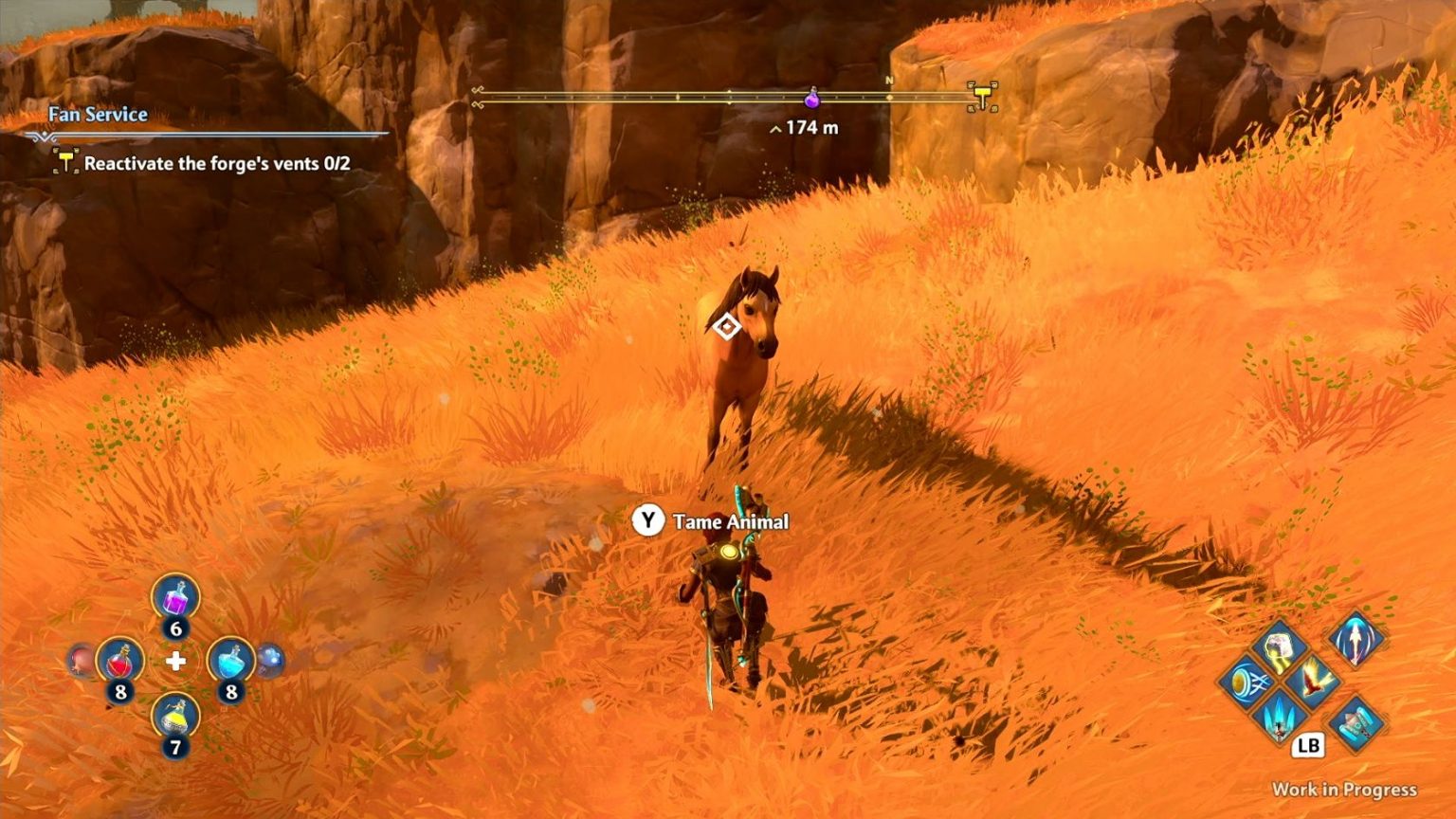Trigger the fiery phoenix bird attack ability
The width and height of the screenshot is (1456, 819).
1314,681
